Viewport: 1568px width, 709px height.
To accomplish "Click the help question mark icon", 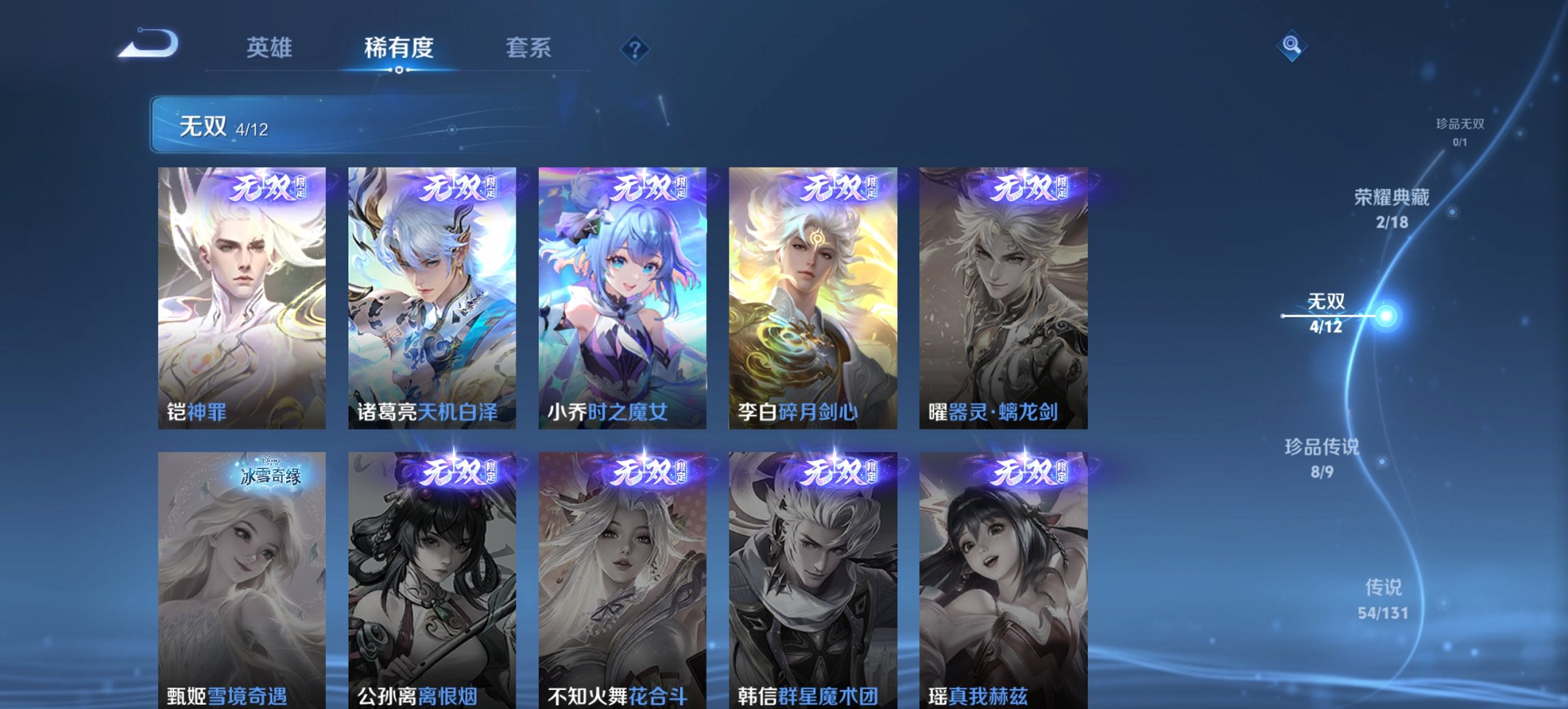I will (x=635, y=48).
